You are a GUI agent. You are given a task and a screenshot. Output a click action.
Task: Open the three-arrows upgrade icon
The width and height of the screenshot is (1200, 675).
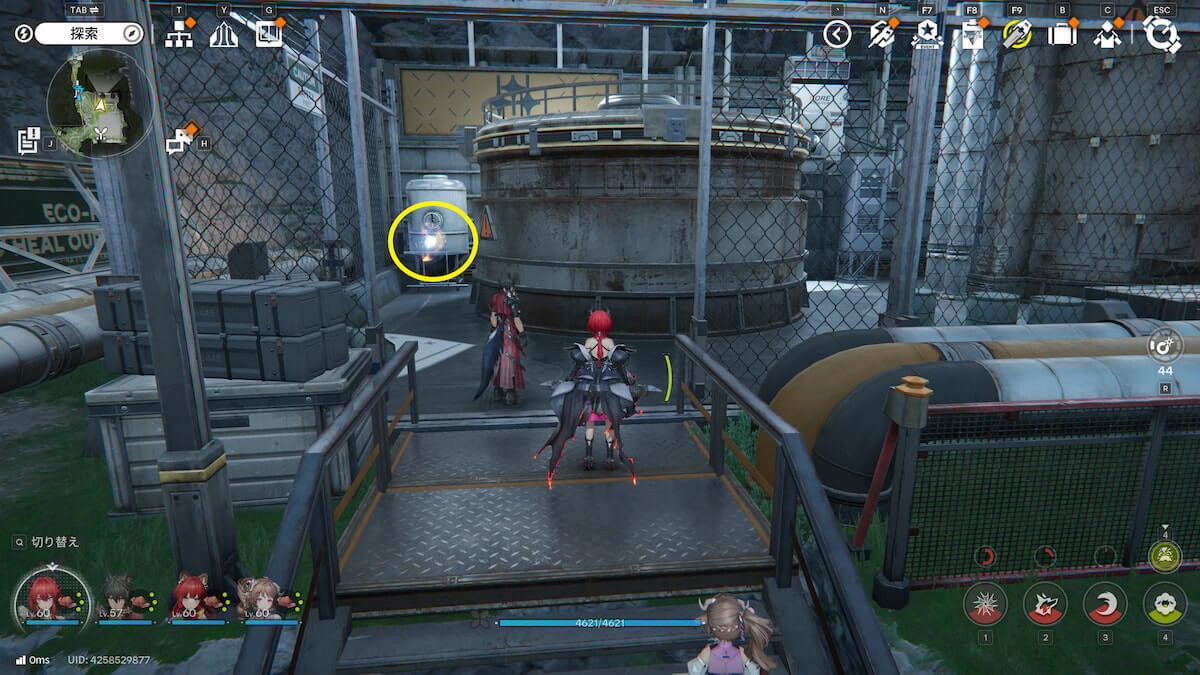coord(224,35)
